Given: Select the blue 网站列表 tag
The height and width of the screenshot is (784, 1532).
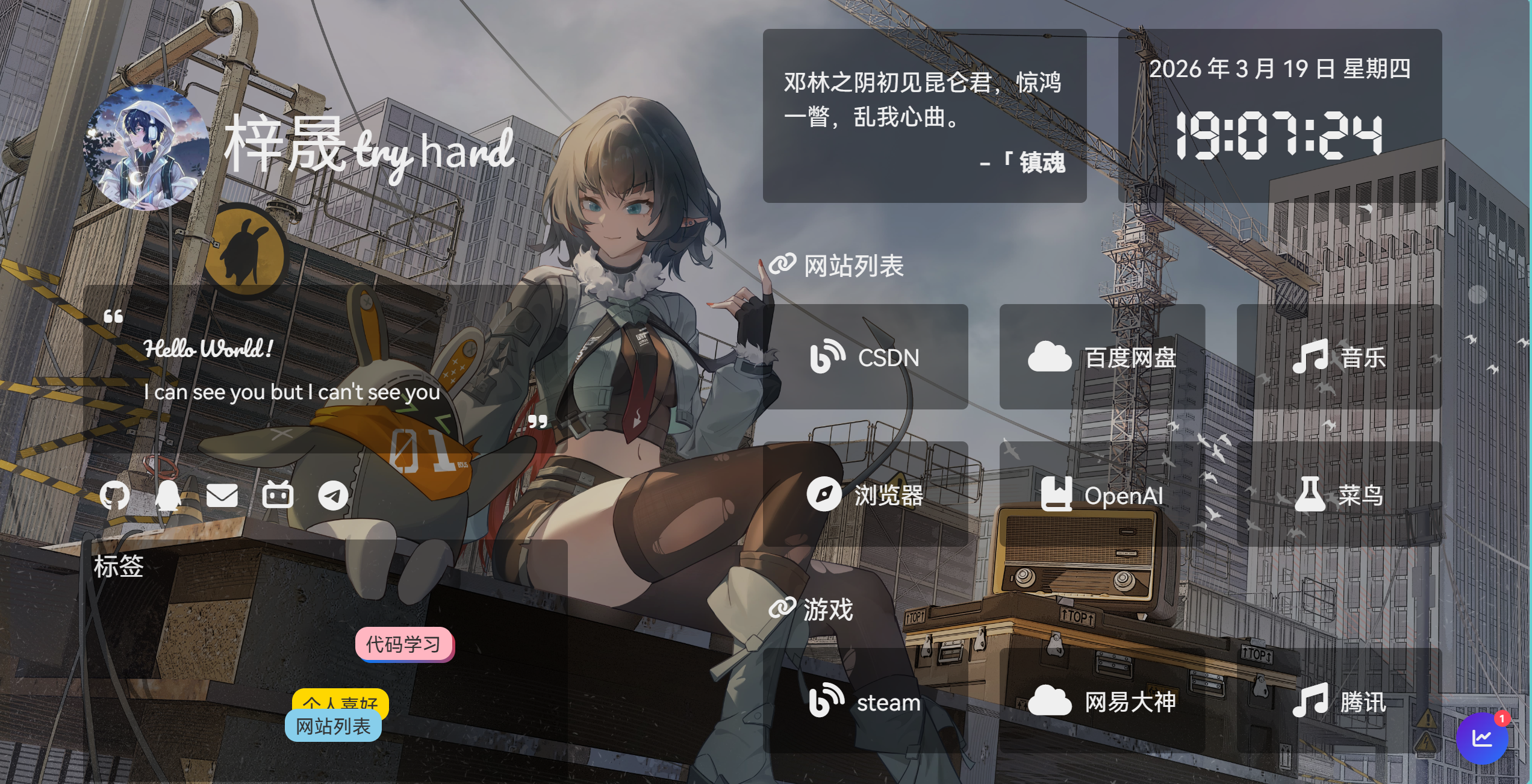Looking at the screenshot, I should pos(334,726).
